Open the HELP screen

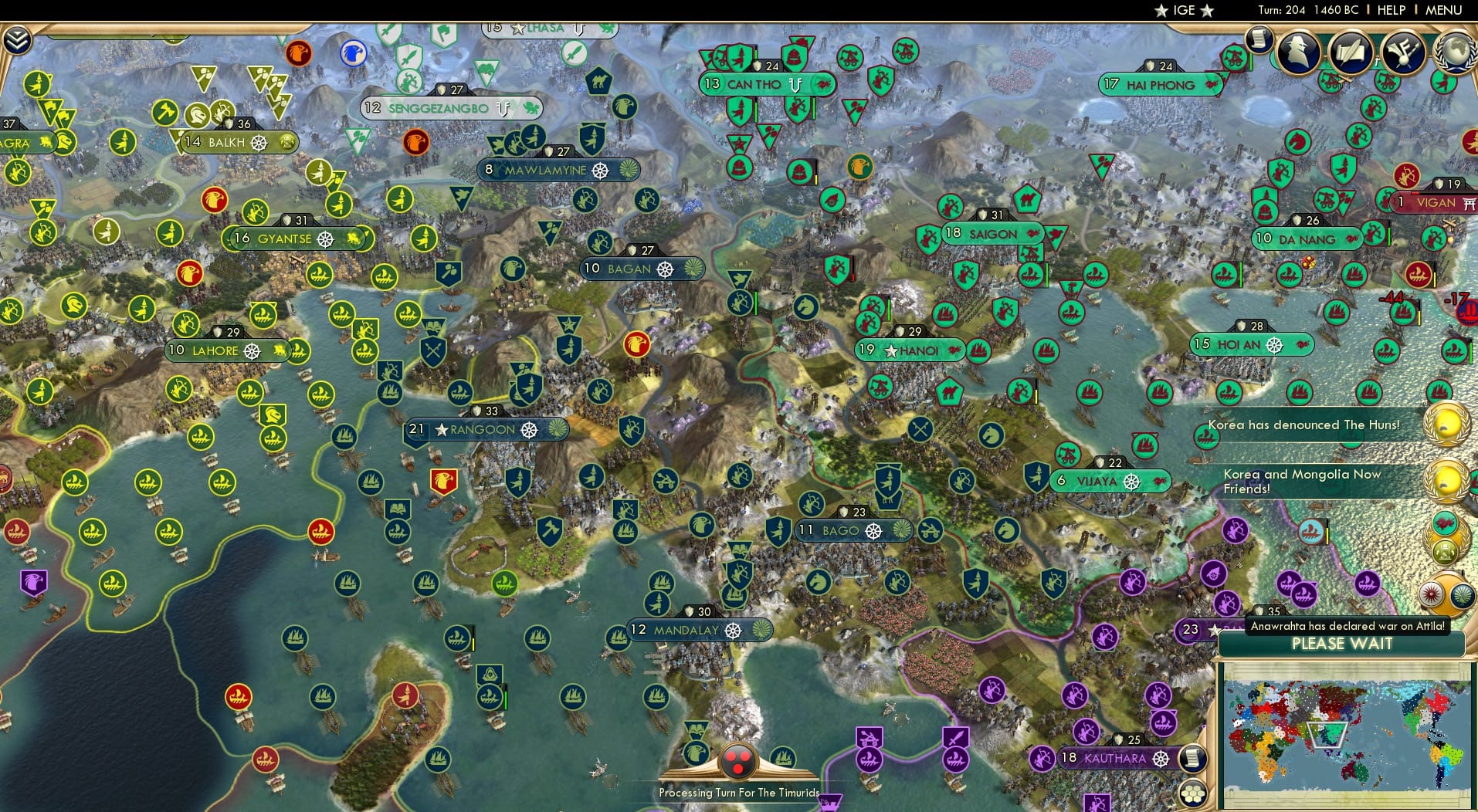coord(1390,10)
